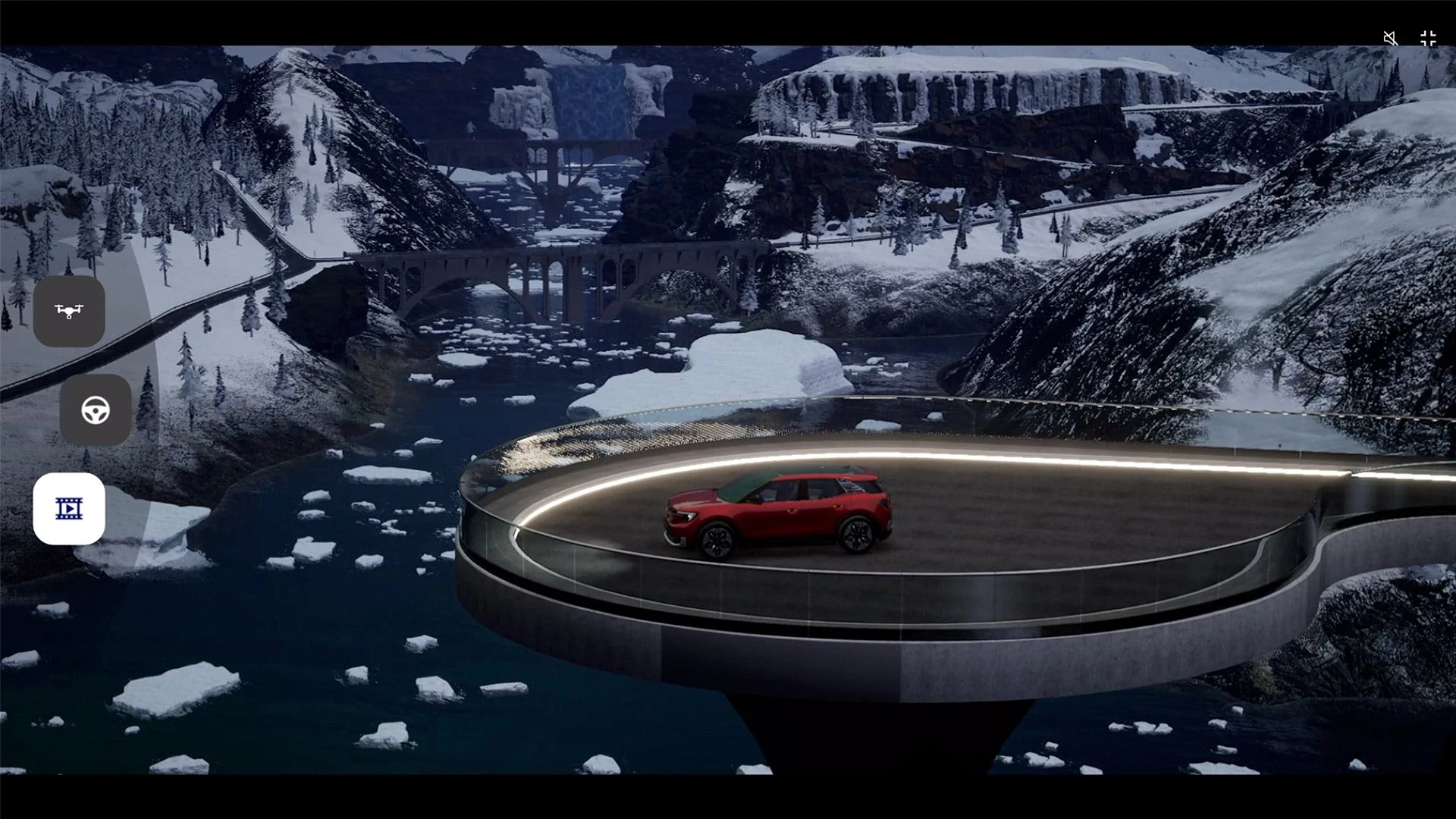The height and width of the screenshot is (819, 1456).
Task: Switch to the drone camera mode
Action: [69, 311]
